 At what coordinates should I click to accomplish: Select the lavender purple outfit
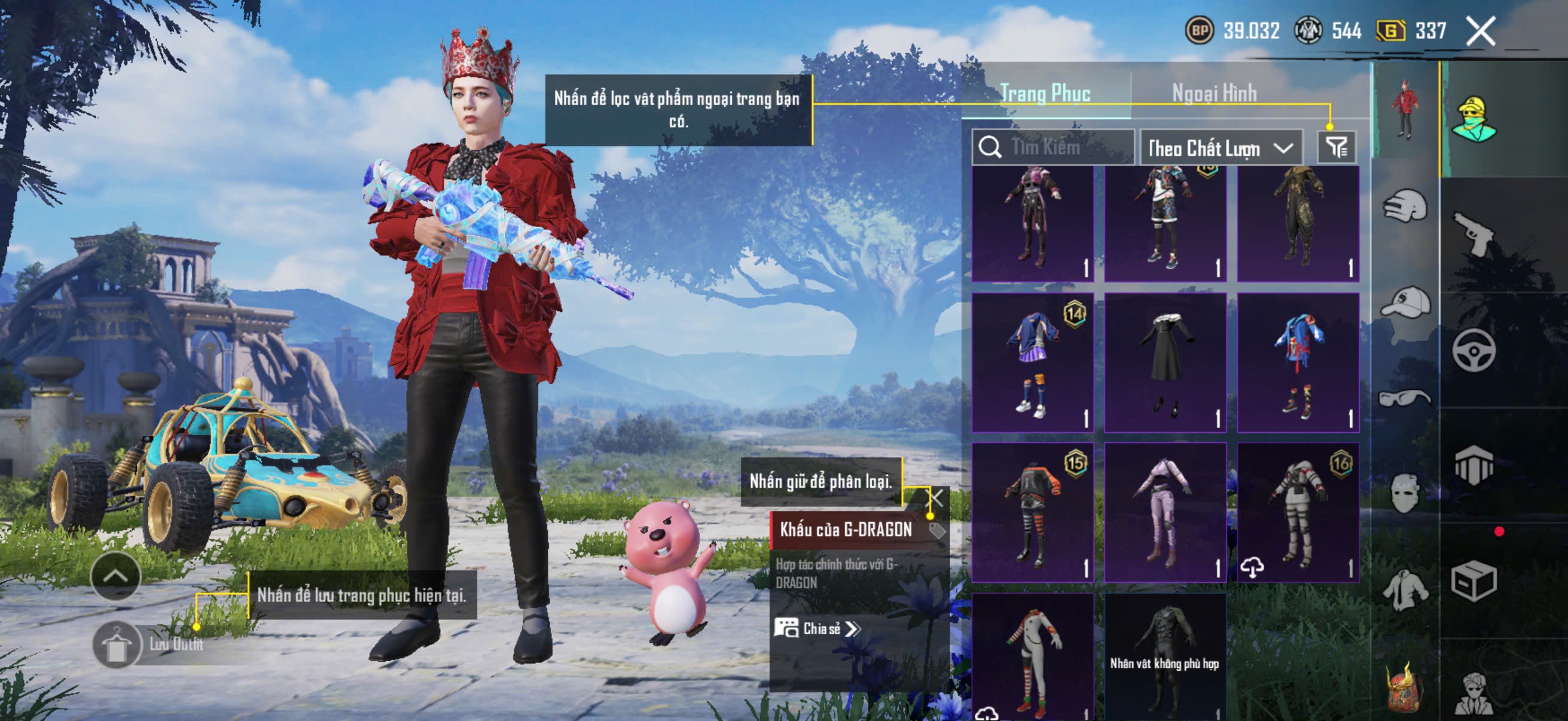1165,512
